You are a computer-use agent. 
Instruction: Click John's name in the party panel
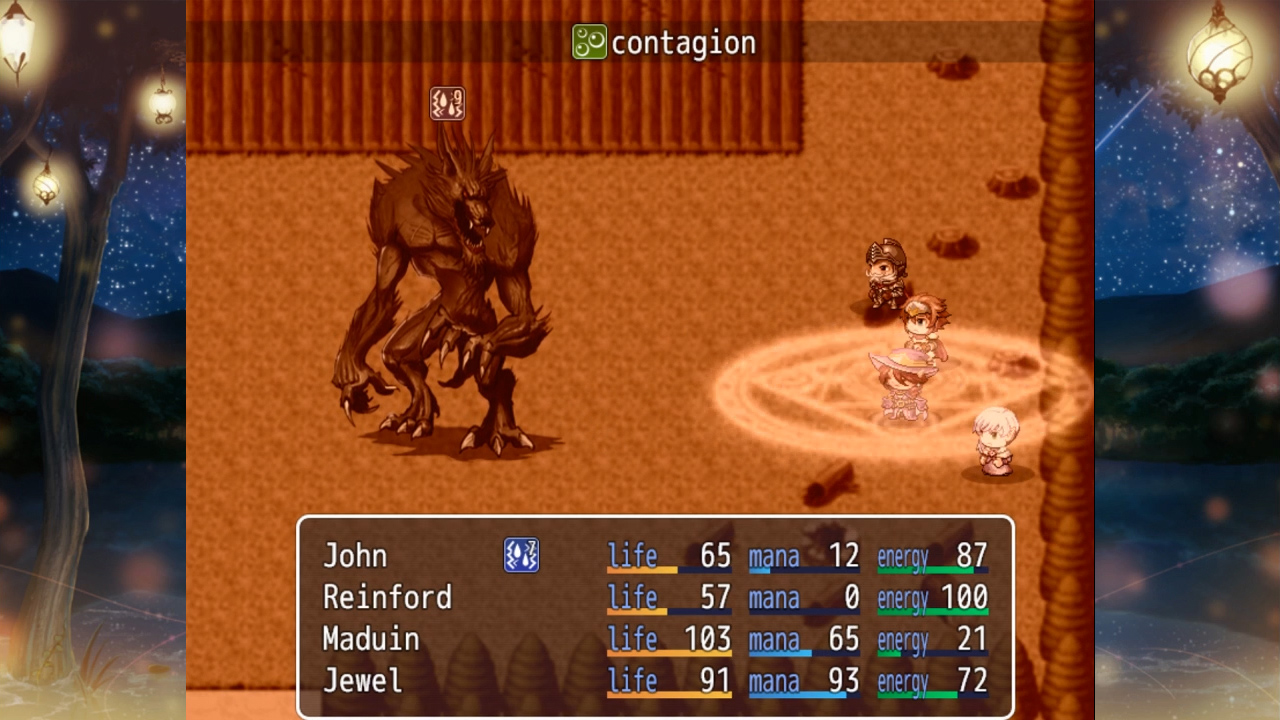(357, 555)
